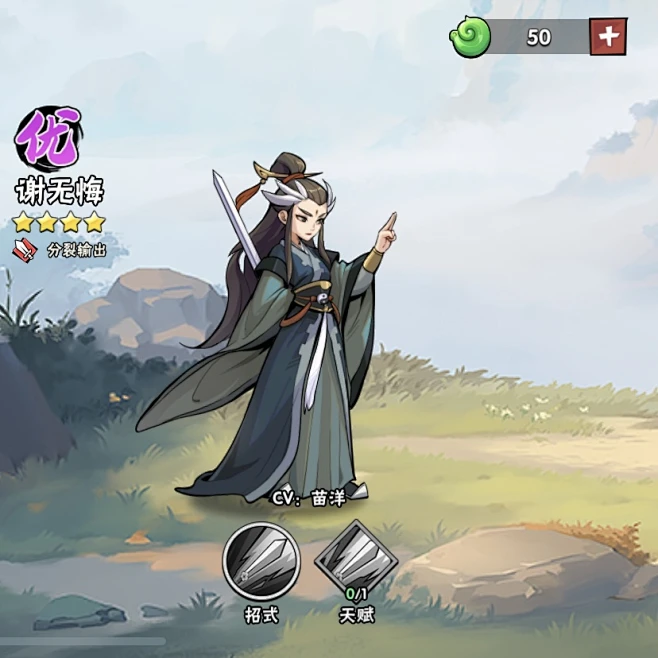658x658 pixels.
Task: Add more green jade currency with plus button
Action: point(608,37)
